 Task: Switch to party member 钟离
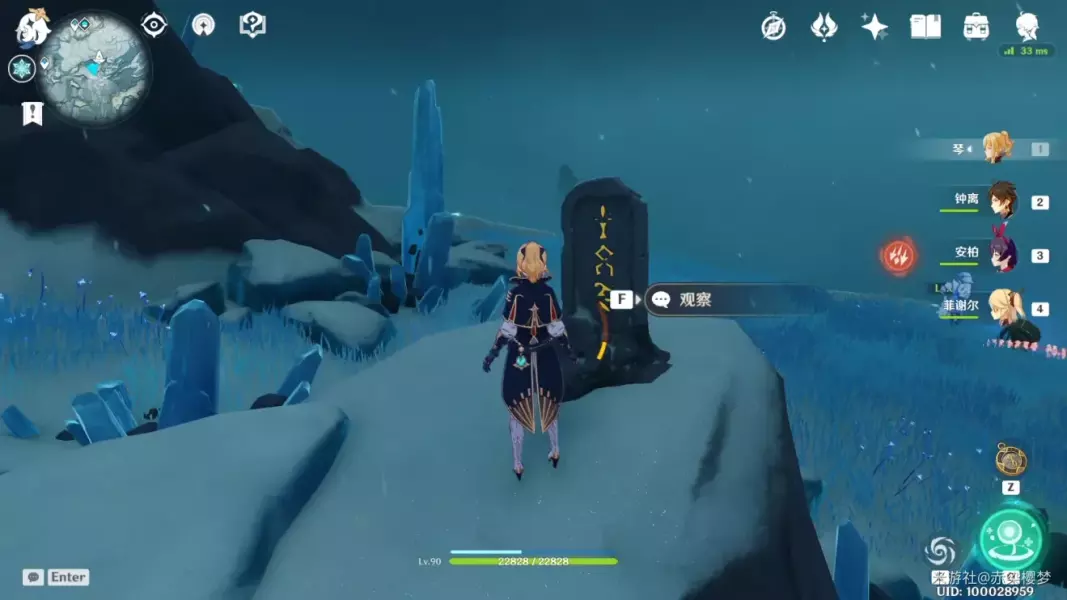point(1001,200)
